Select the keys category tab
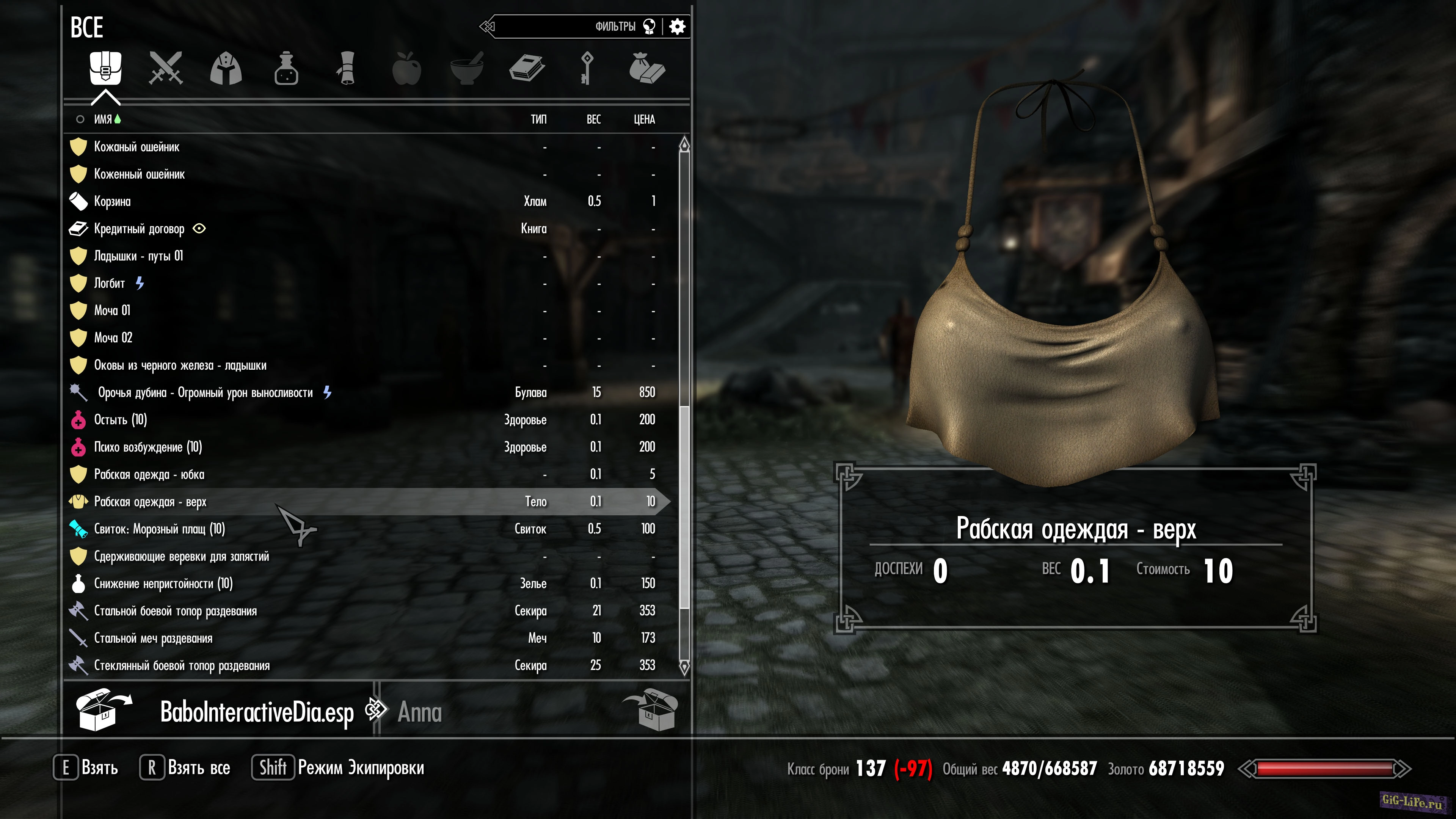 pos(587,68)
